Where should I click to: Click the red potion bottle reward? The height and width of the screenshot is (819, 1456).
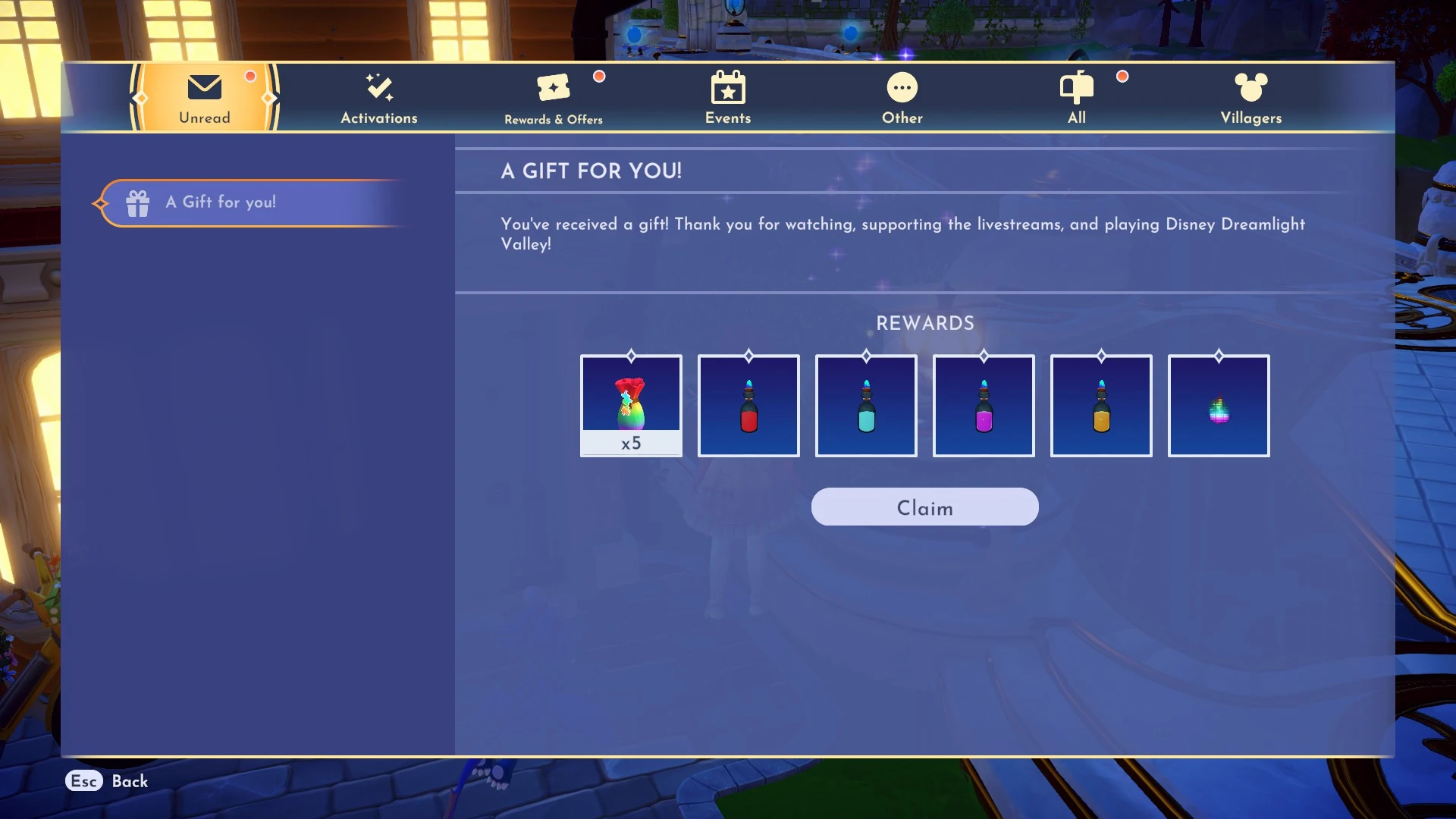point(748,405)
